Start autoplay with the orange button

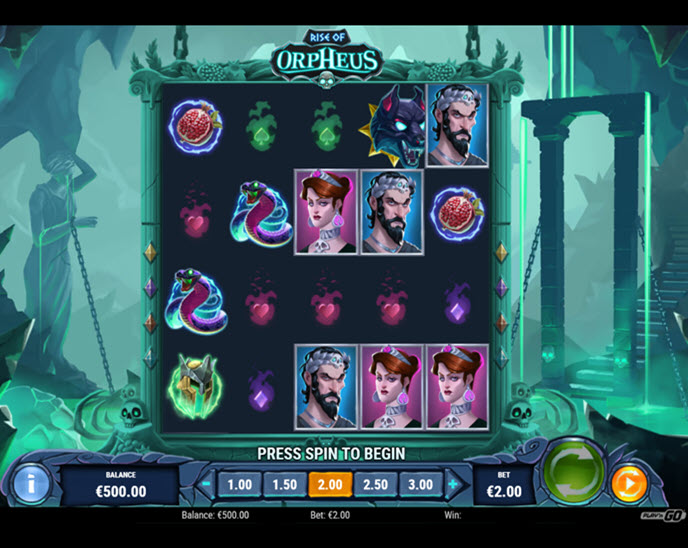click(x=629, y=484)
